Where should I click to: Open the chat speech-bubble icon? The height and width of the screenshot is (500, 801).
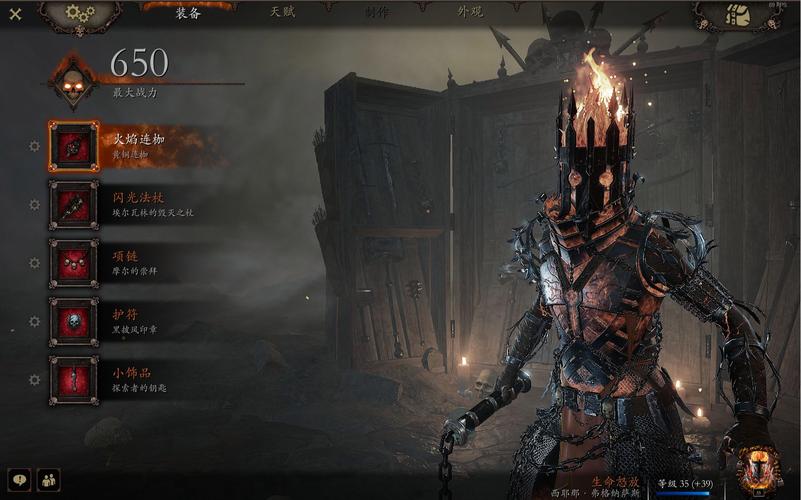coord(19,480)
